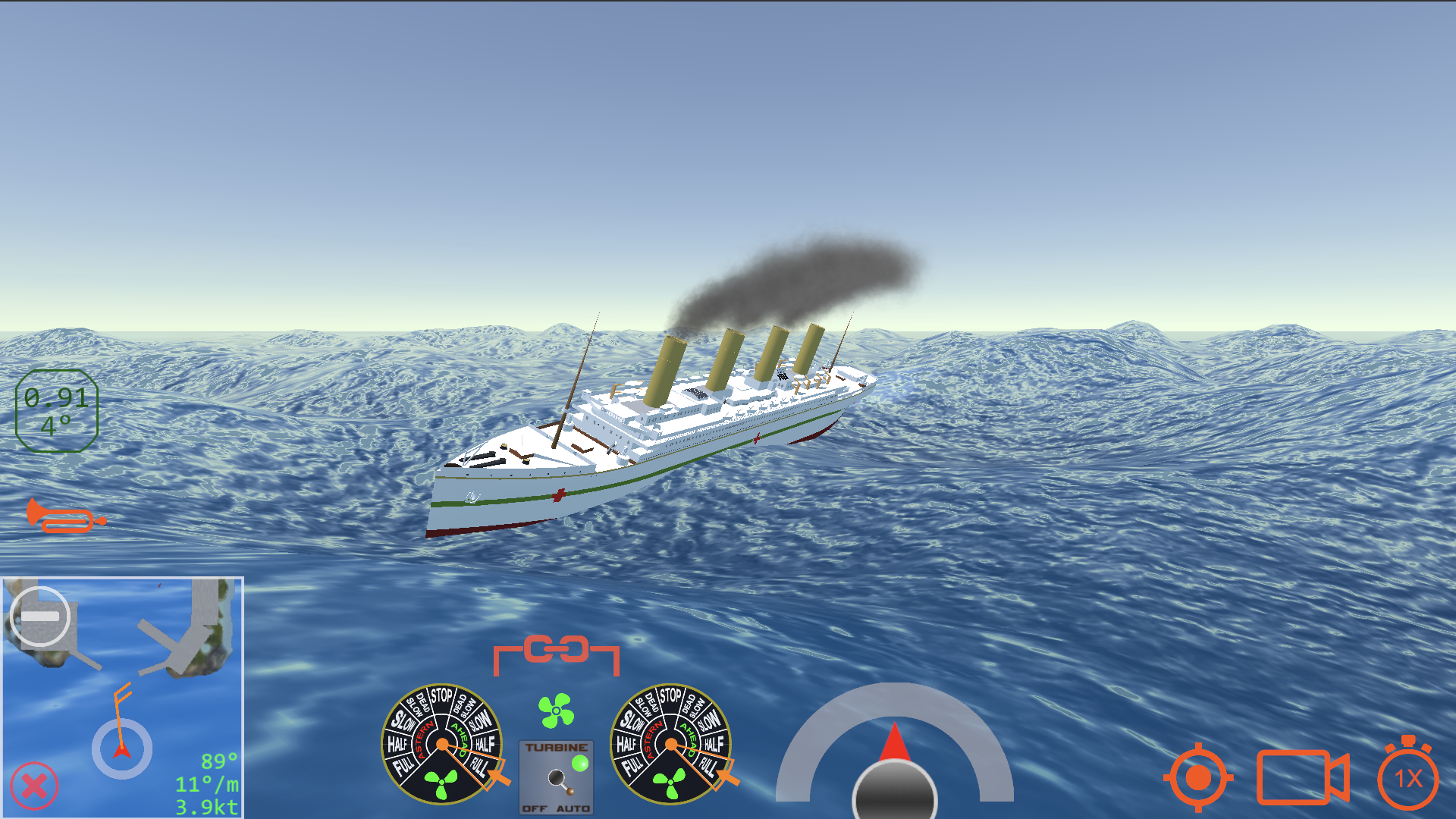Zoom out the minimap with the minus icon

coord(42,616)
